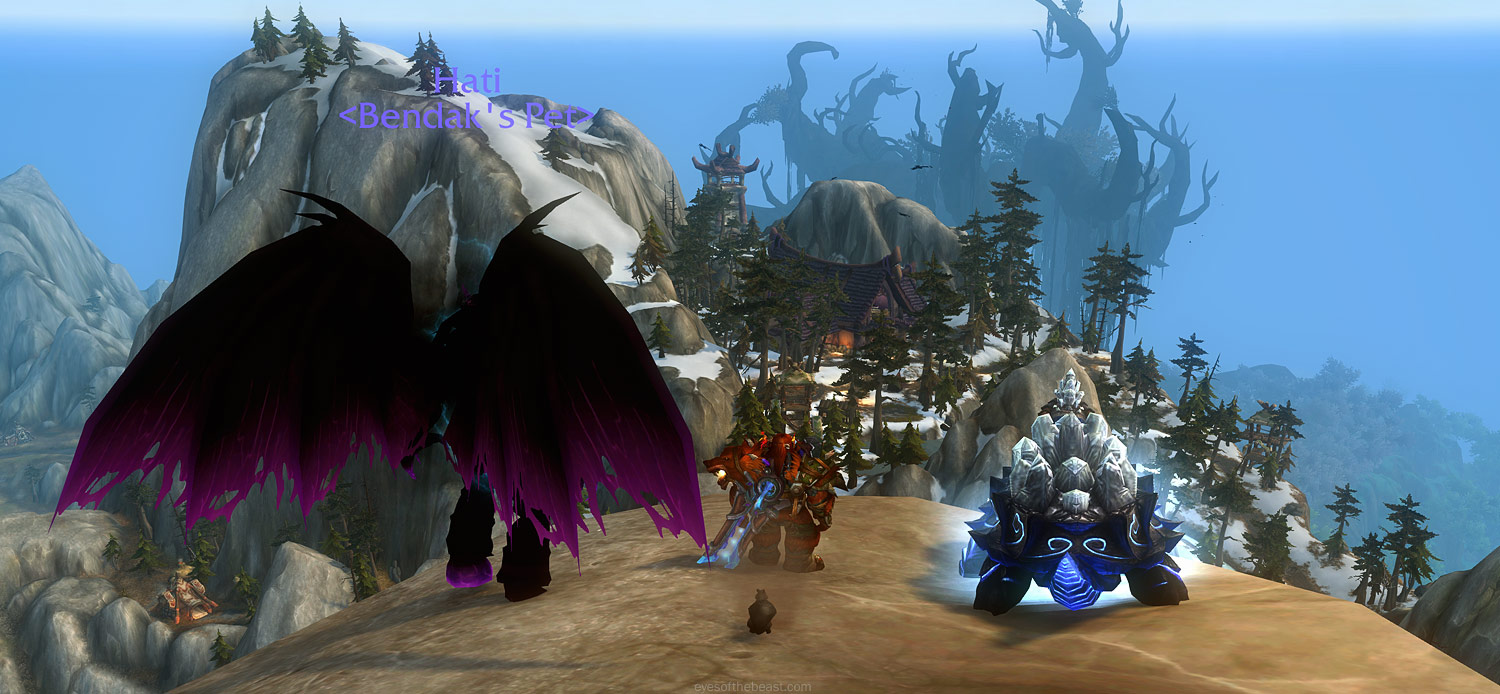Select the Hati pet name label

click(x=467, y=82)
